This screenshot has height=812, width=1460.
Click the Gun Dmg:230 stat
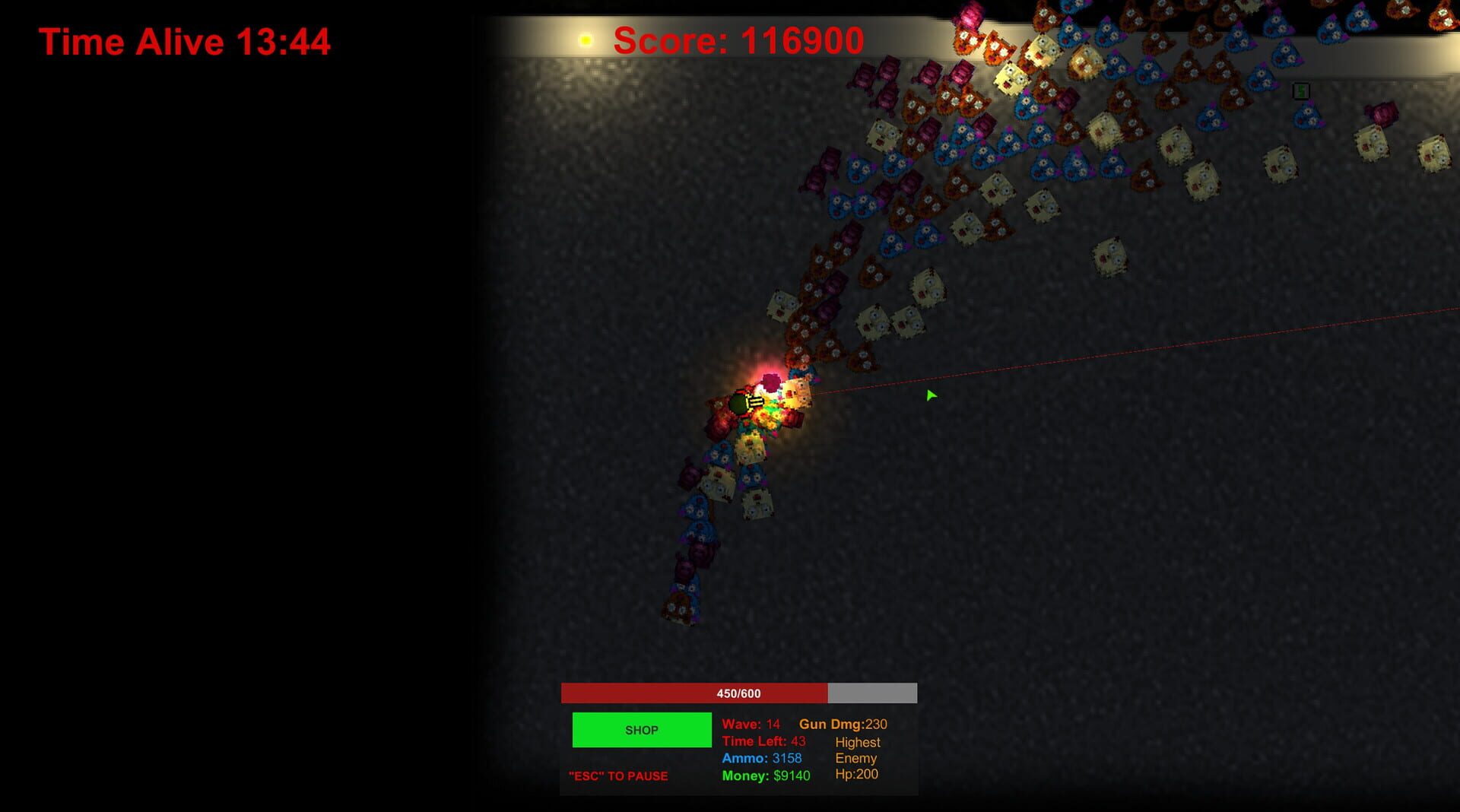pyautogui.click(x=844, y=724)
